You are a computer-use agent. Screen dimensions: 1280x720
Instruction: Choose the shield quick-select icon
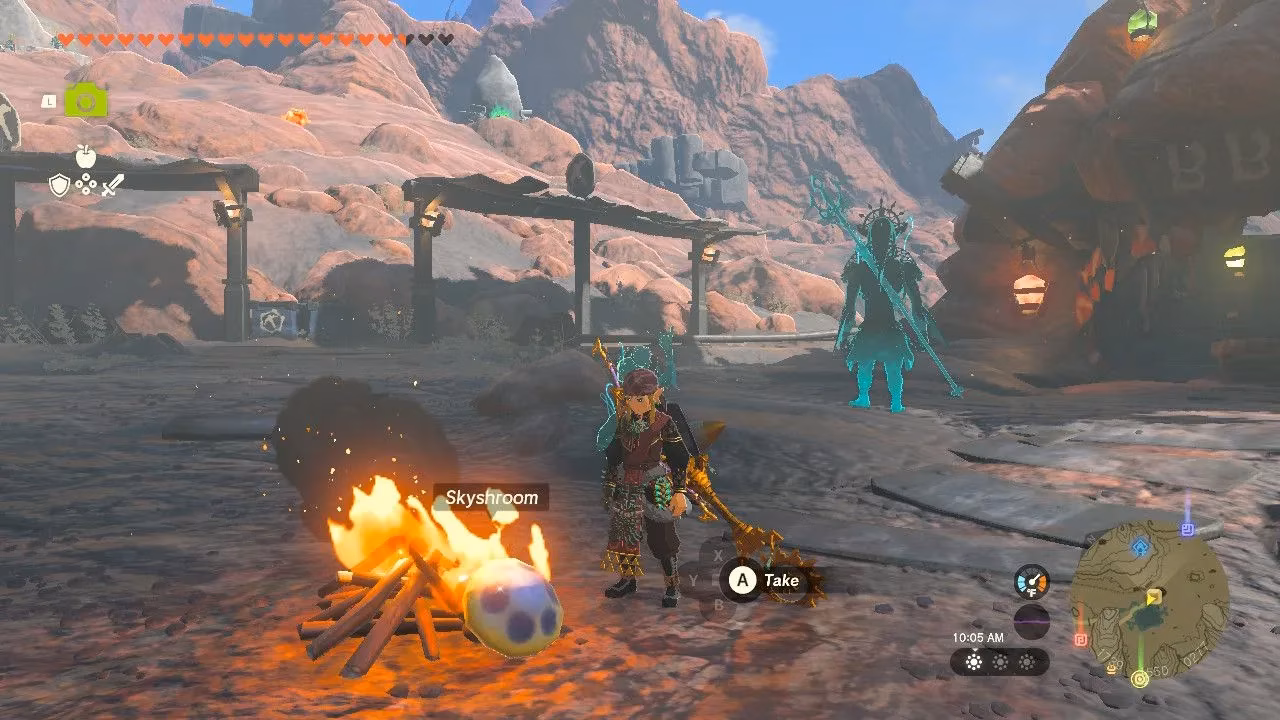(59, 185)
